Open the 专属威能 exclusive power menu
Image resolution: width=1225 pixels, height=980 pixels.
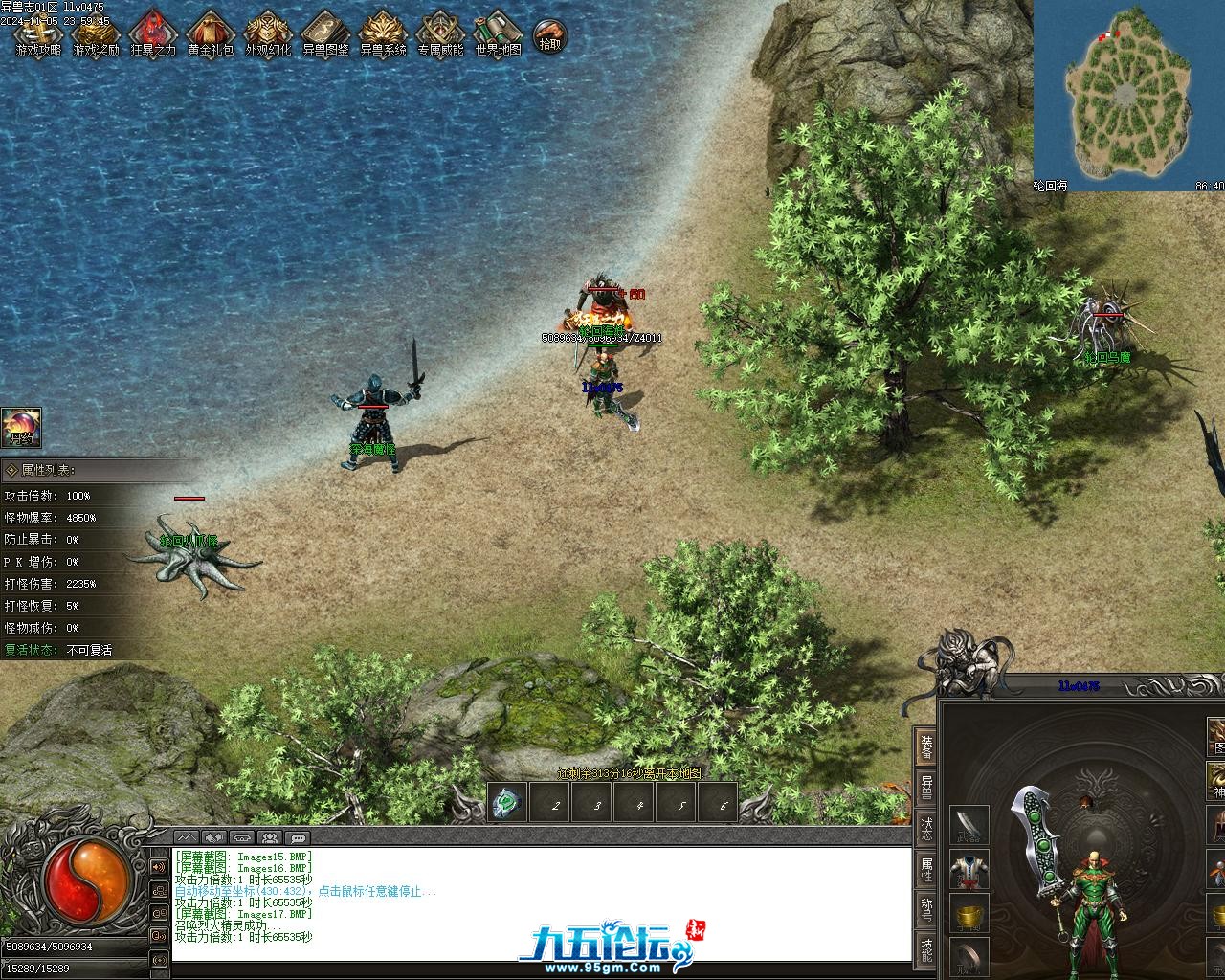point(440,34)
